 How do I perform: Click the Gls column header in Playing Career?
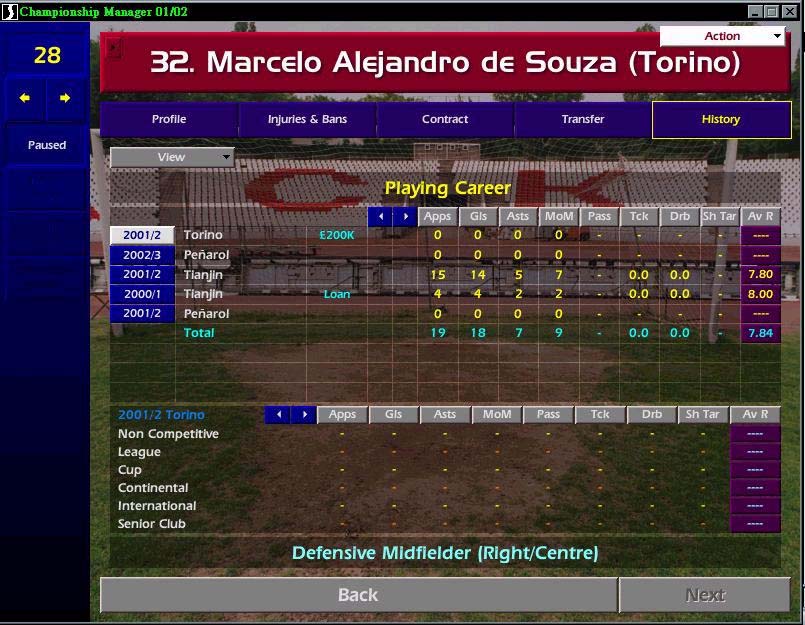(478, 217)
